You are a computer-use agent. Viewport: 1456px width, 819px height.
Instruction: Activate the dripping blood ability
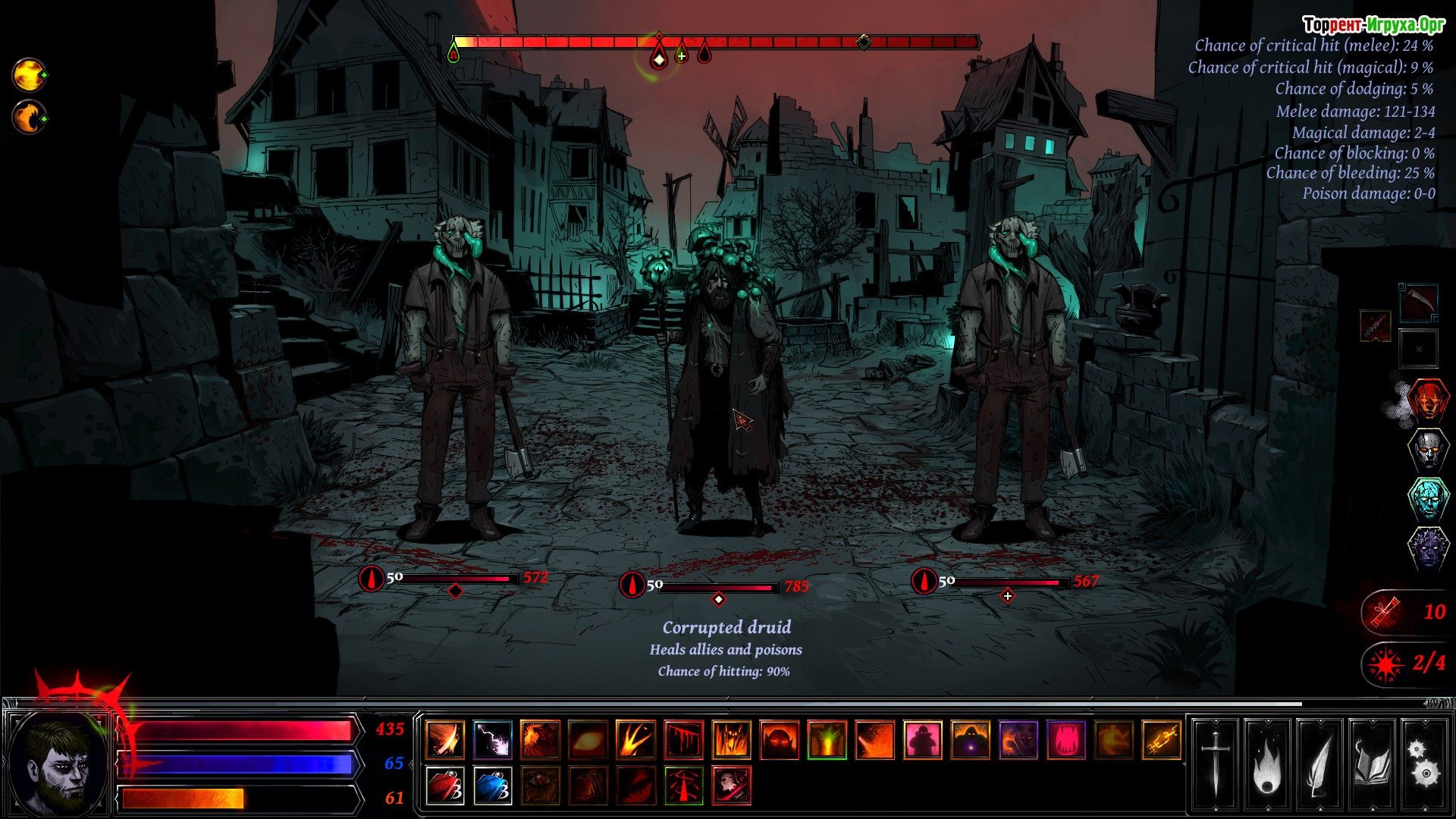[x=683, y=739]
